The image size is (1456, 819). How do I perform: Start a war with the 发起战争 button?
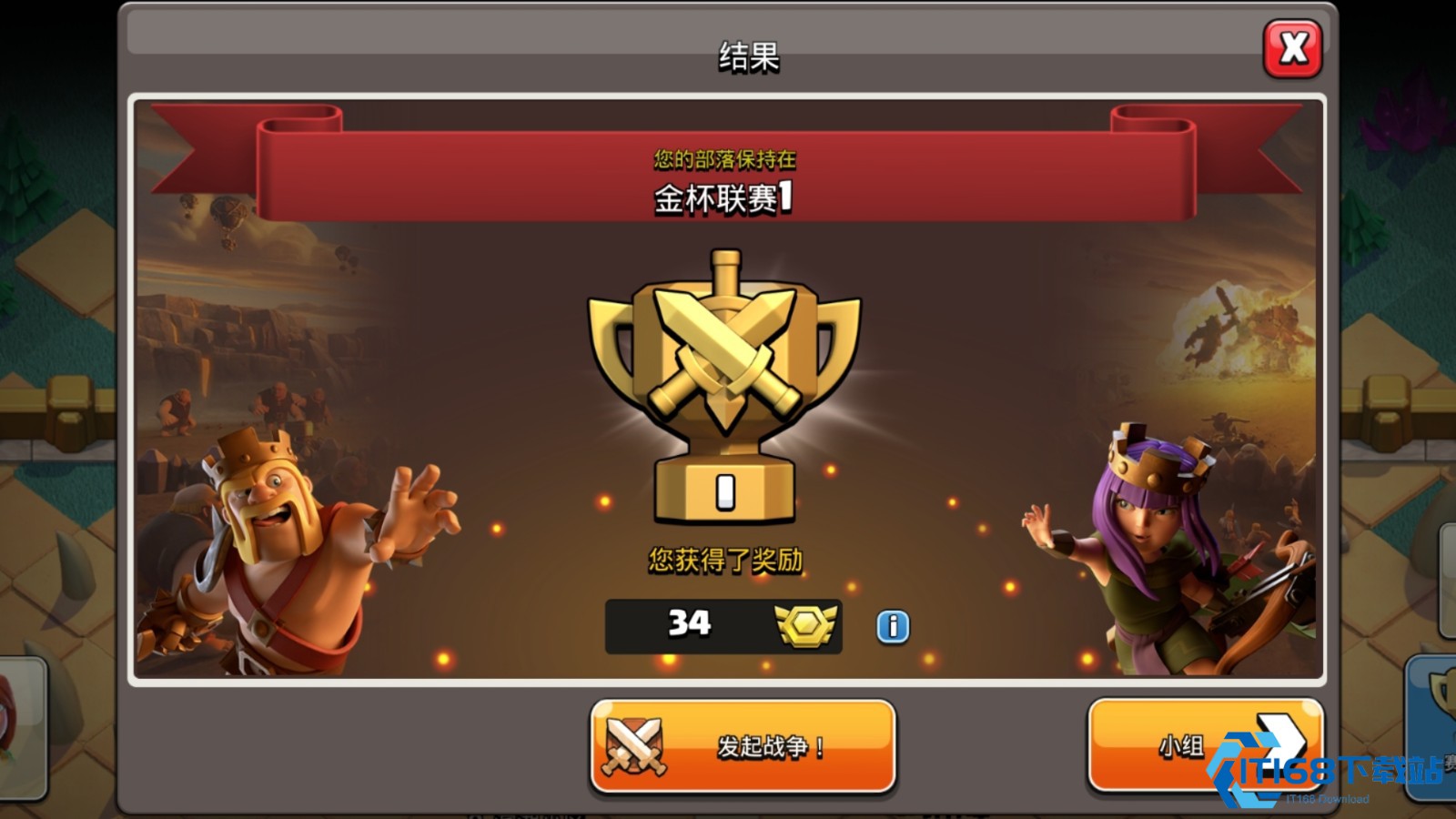pos(743,746)
